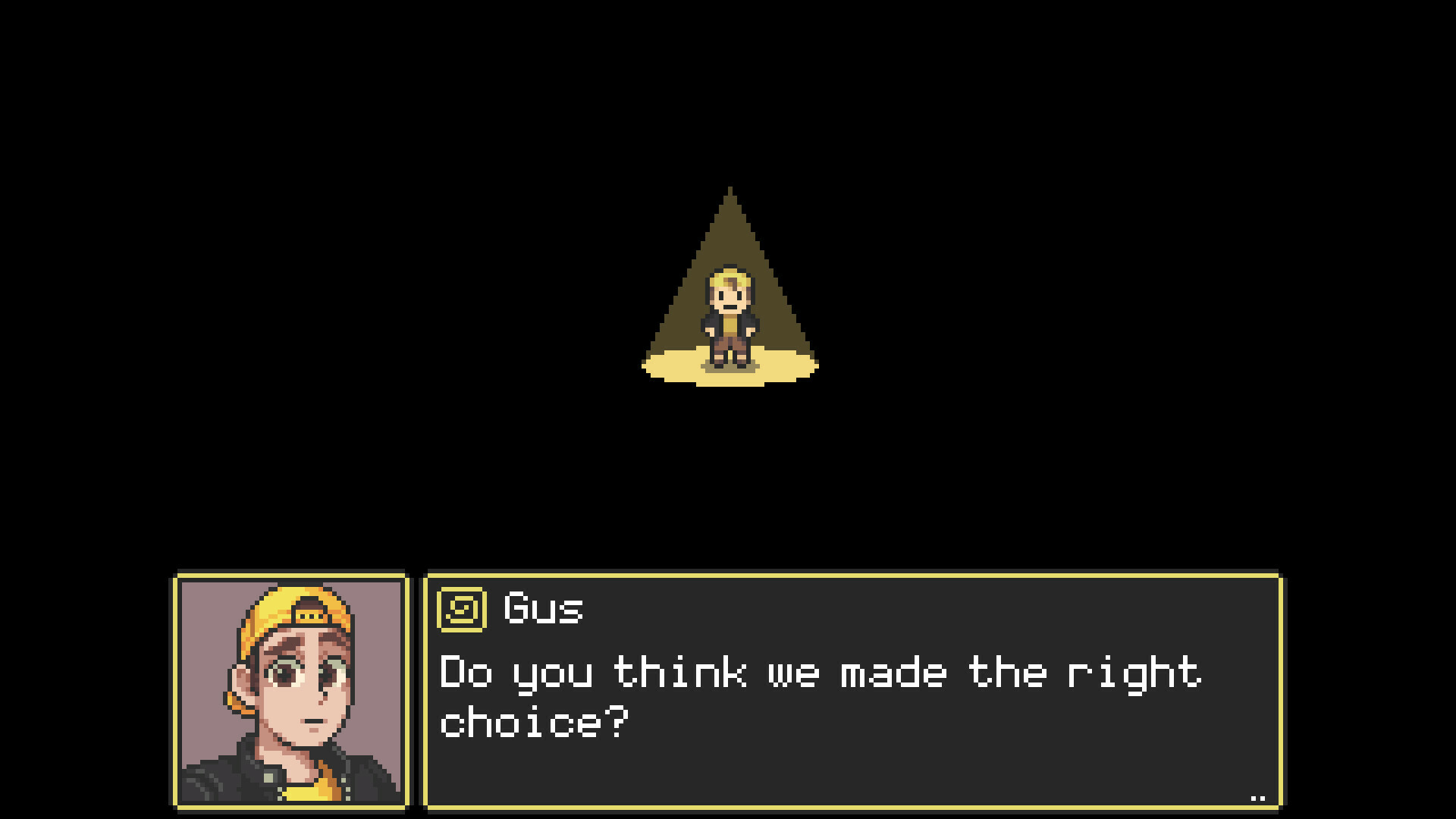Advance the dialogue using the blinking continue dots
Viewport: 1456px width, 819px height.
(1258, 796)
